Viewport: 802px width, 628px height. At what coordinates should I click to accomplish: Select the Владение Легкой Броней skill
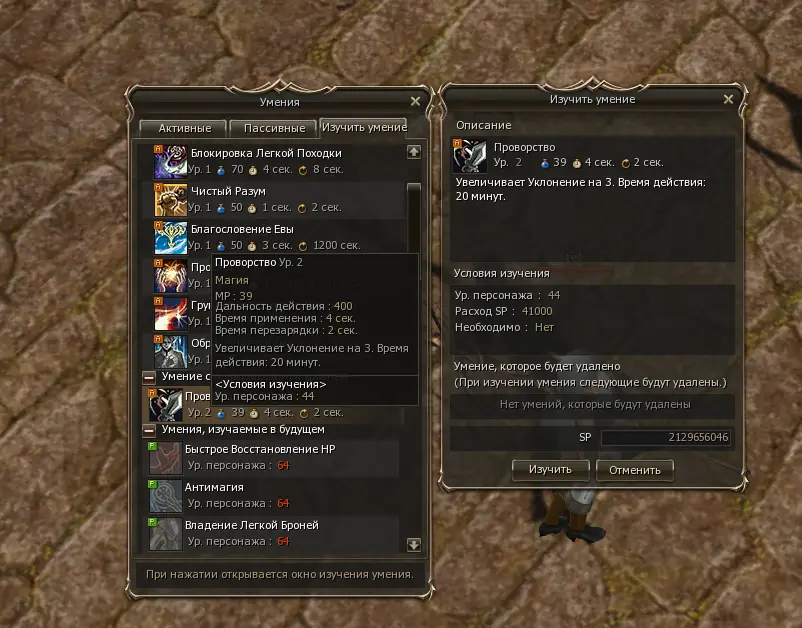click(x=252, y=525)
